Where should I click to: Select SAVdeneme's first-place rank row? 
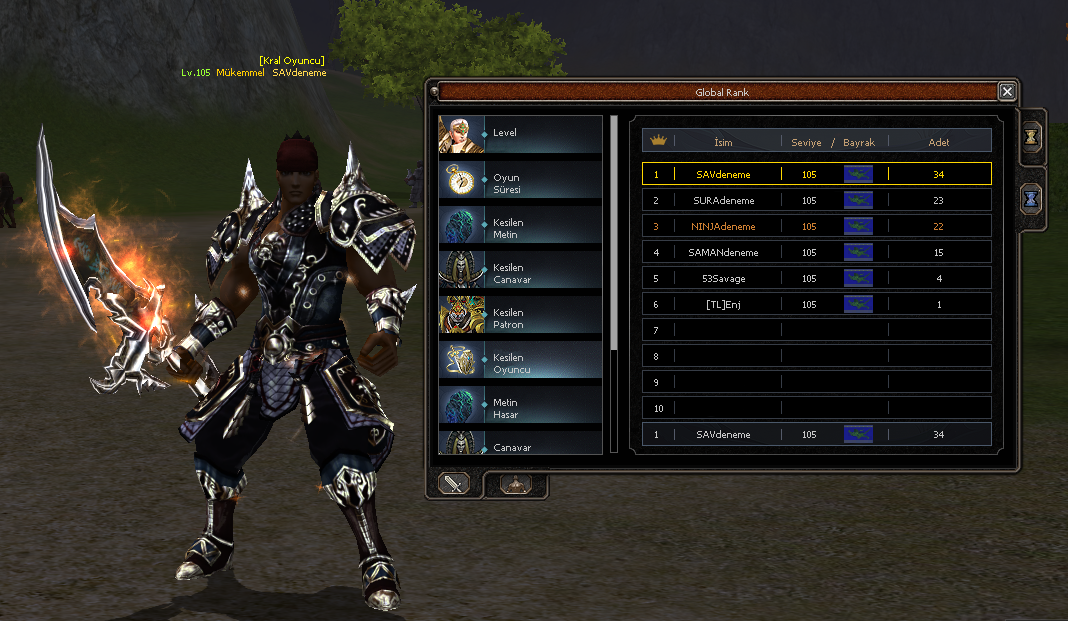(x=816, y=174)
